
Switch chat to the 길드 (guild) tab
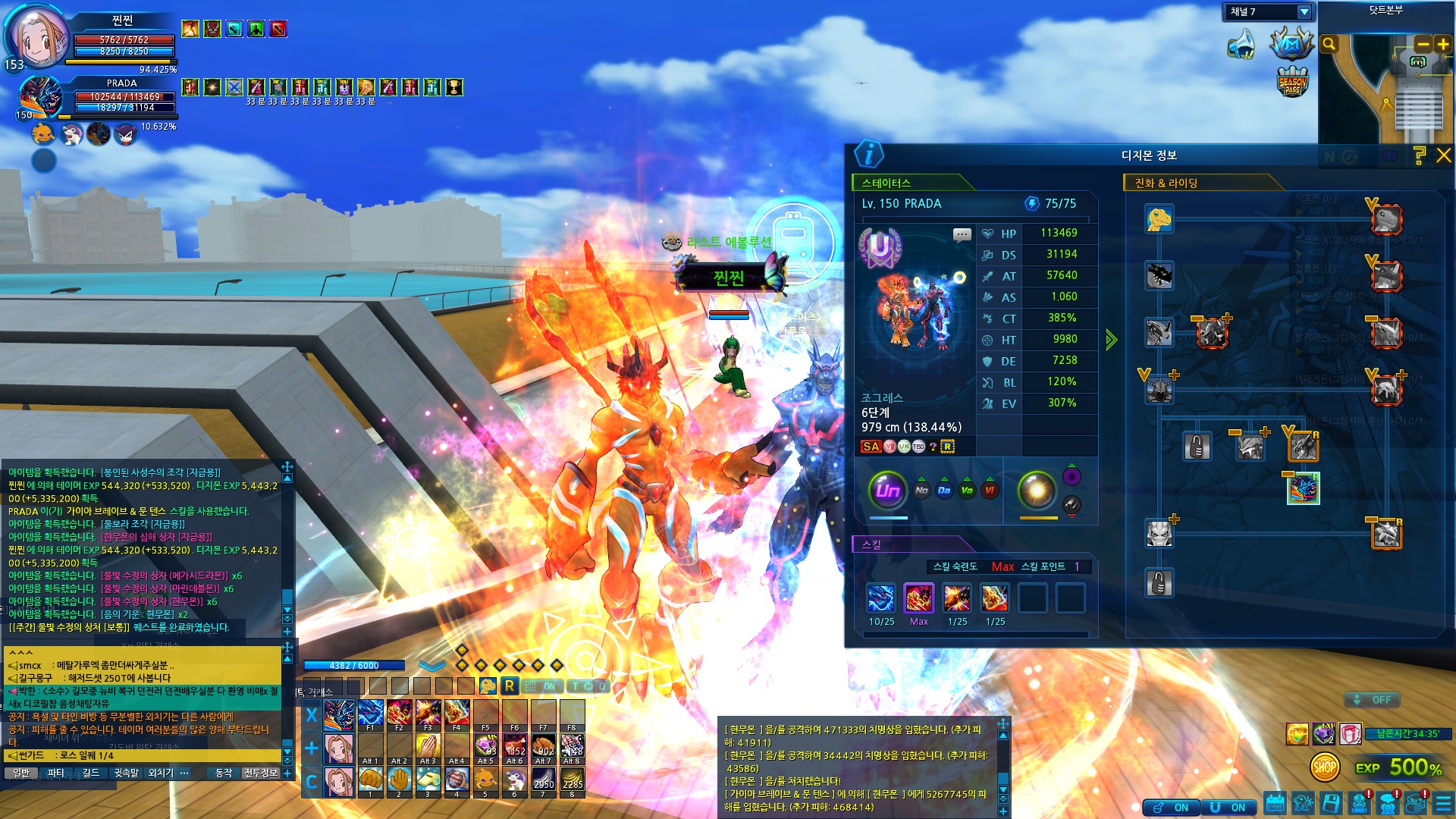point(91,773)
